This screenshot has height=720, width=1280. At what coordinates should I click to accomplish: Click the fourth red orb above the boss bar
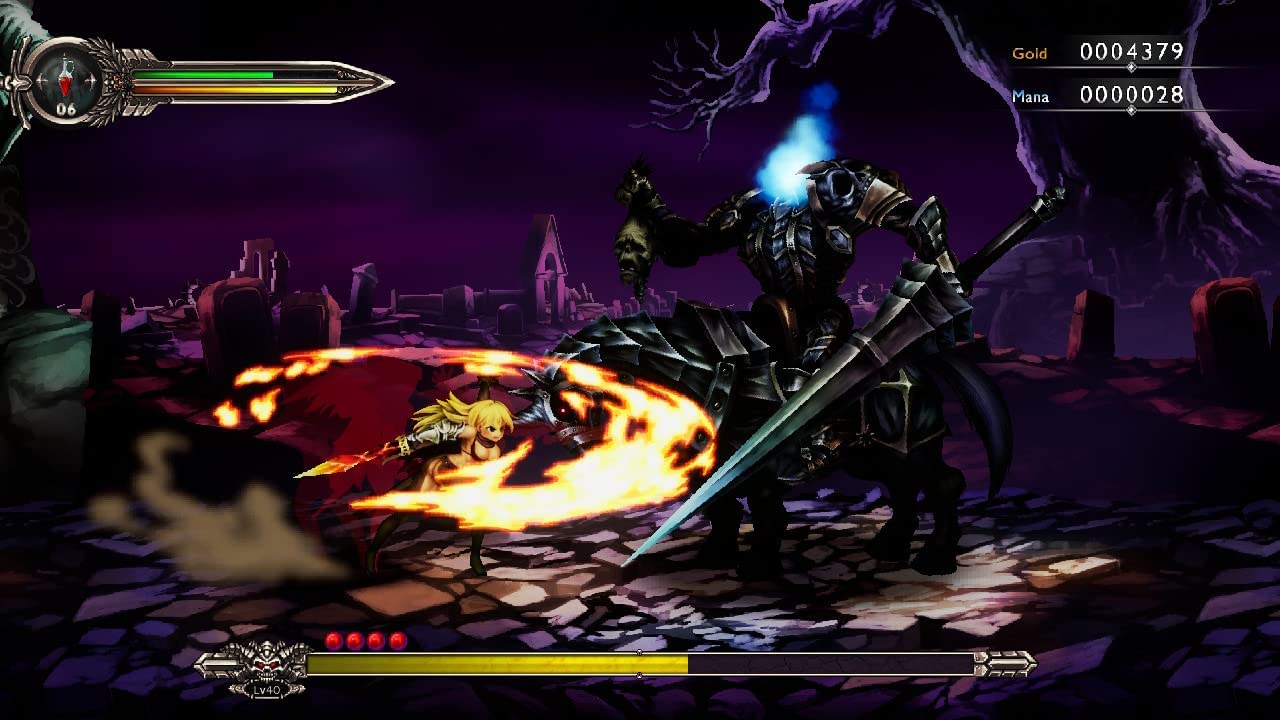(397, 639)
